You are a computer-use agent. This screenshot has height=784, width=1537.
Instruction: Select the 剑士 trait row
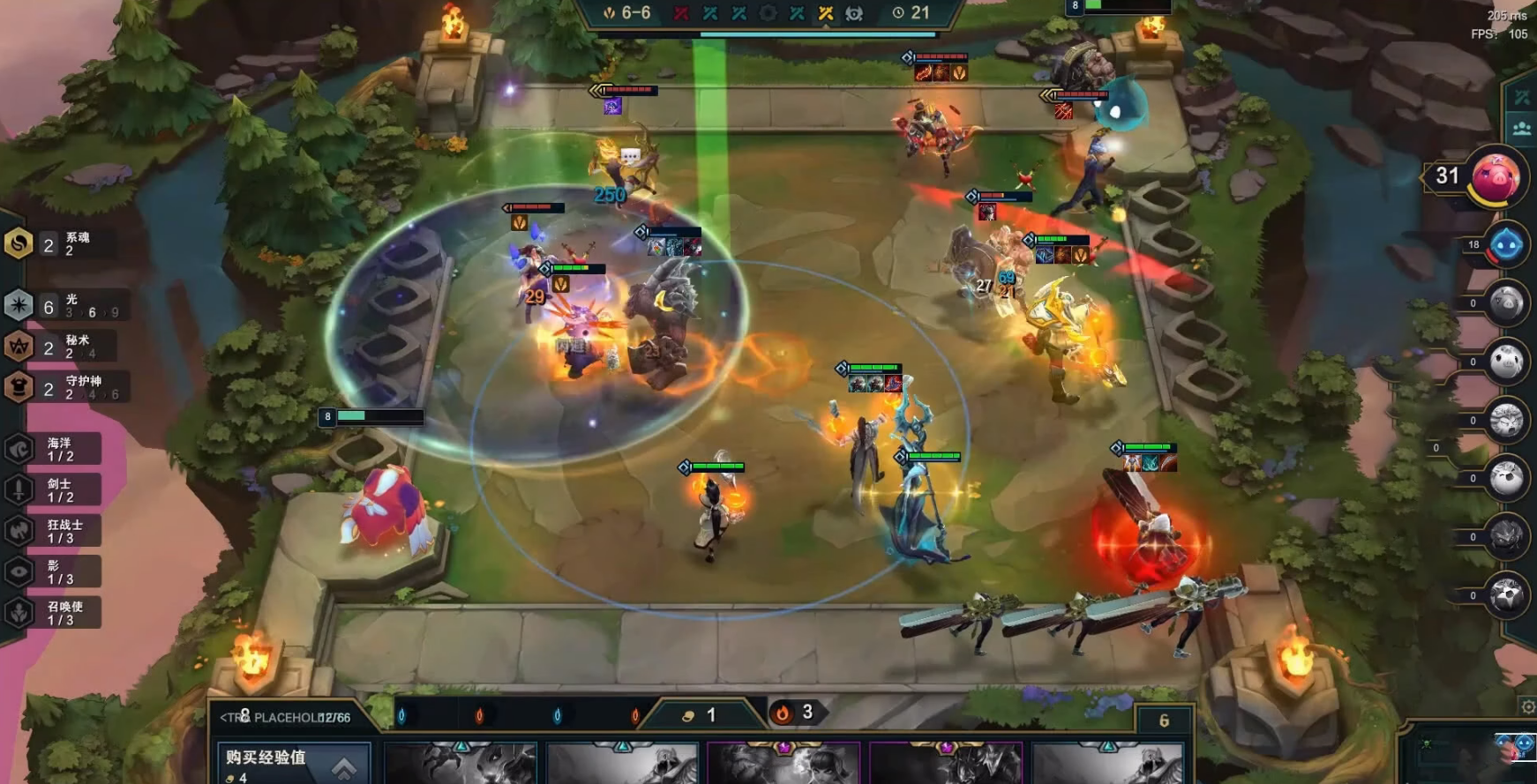pyautogui.click(x=53, y=490)
